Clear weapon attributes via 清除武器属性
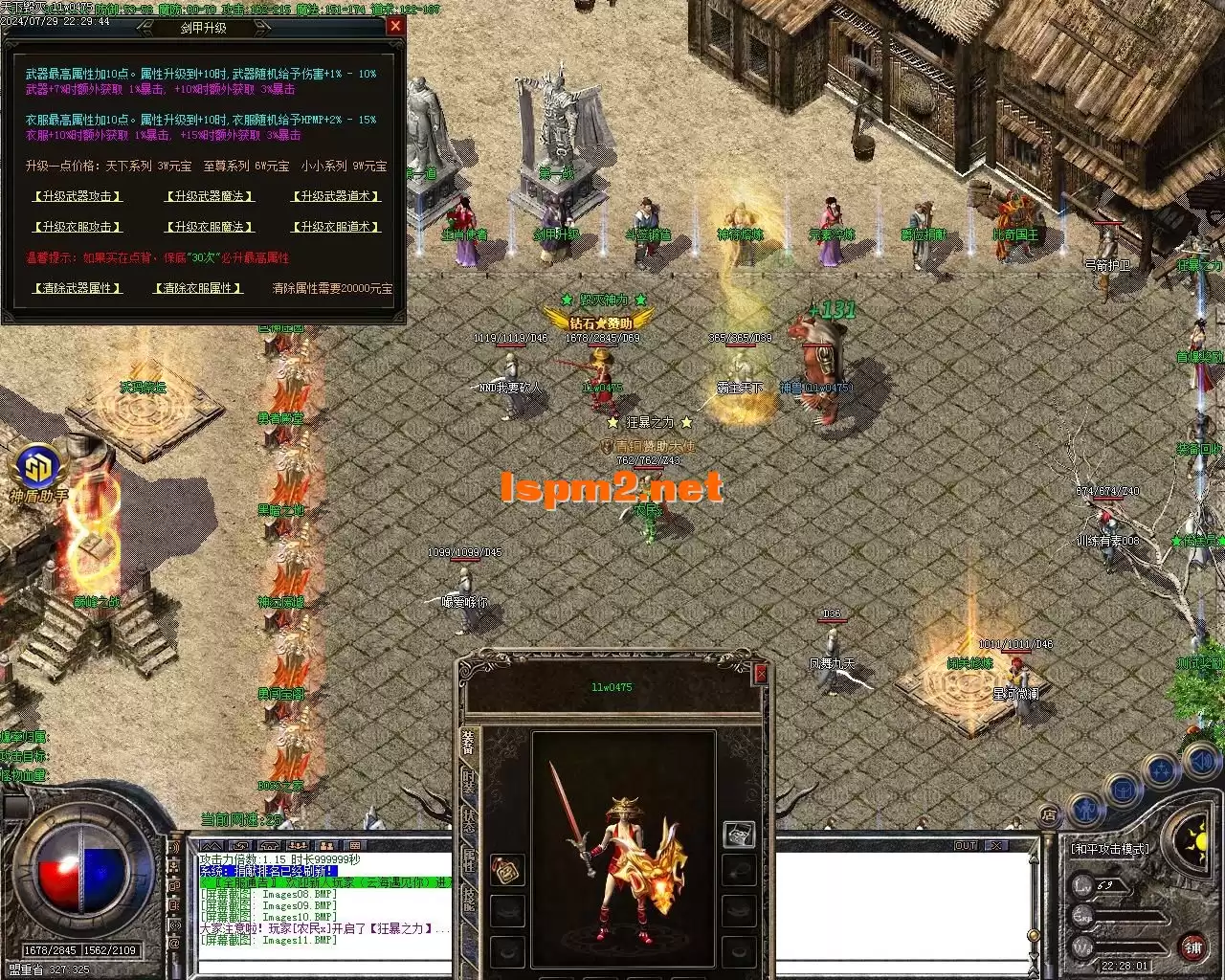Viewport: 1225px width, 980px height. coord(77,288)
